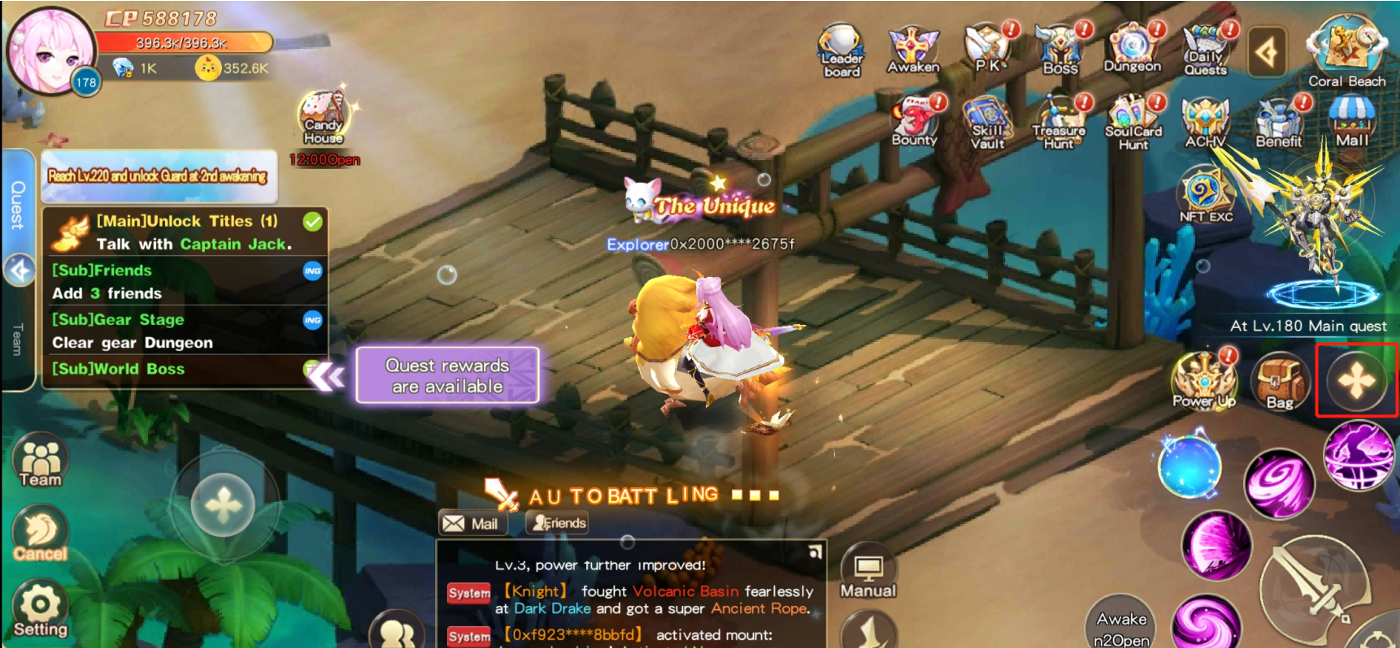Open the Bounty icon

pyautogui.click(x=914, y=120)
